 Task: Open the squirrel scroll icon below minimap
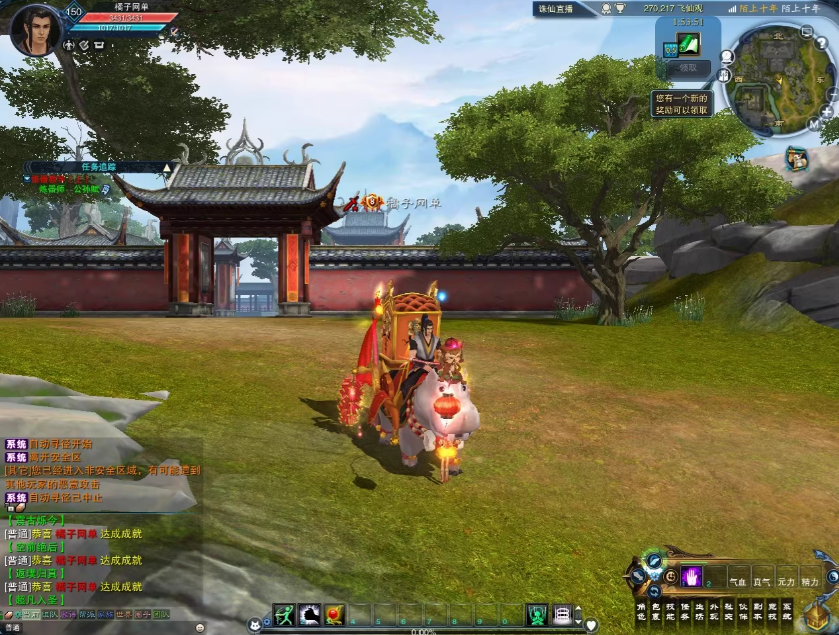797,158
